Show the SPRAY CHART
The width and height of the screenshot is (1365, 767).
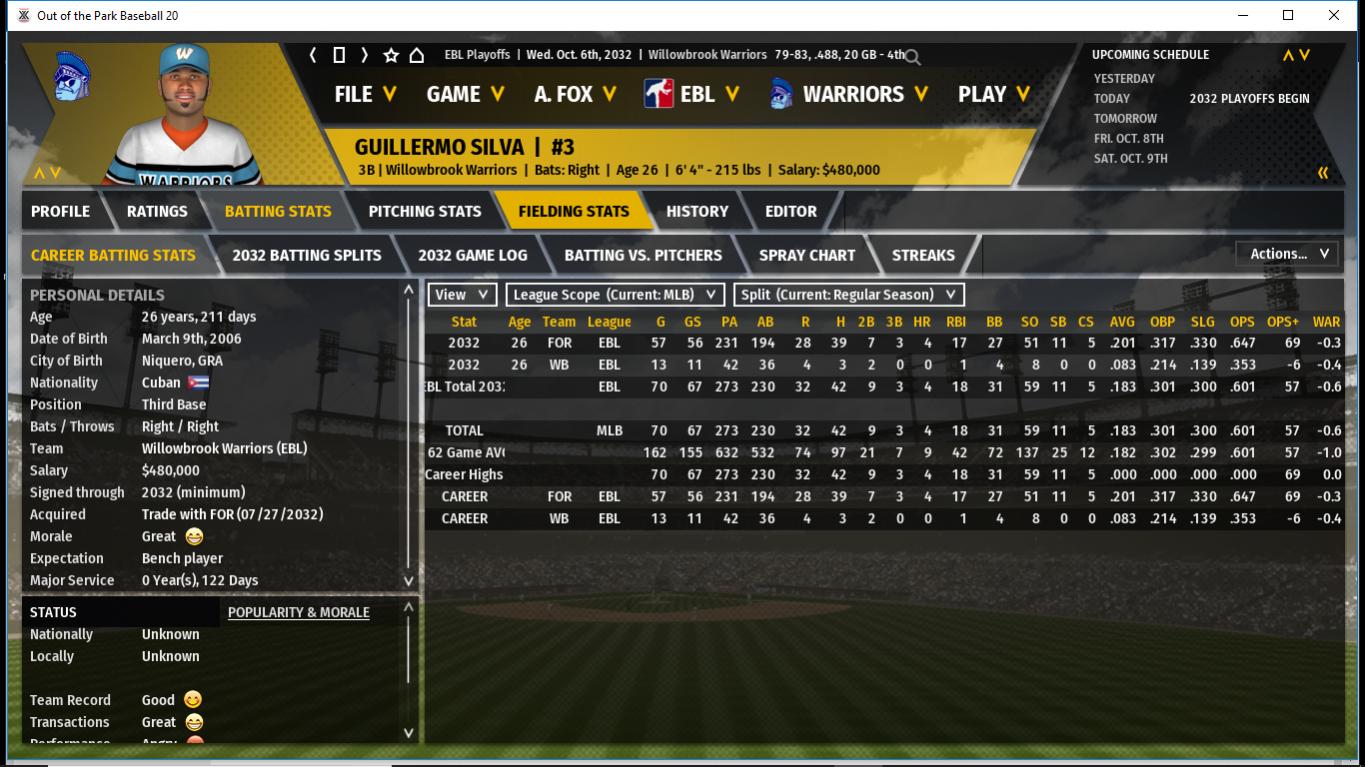807,255
